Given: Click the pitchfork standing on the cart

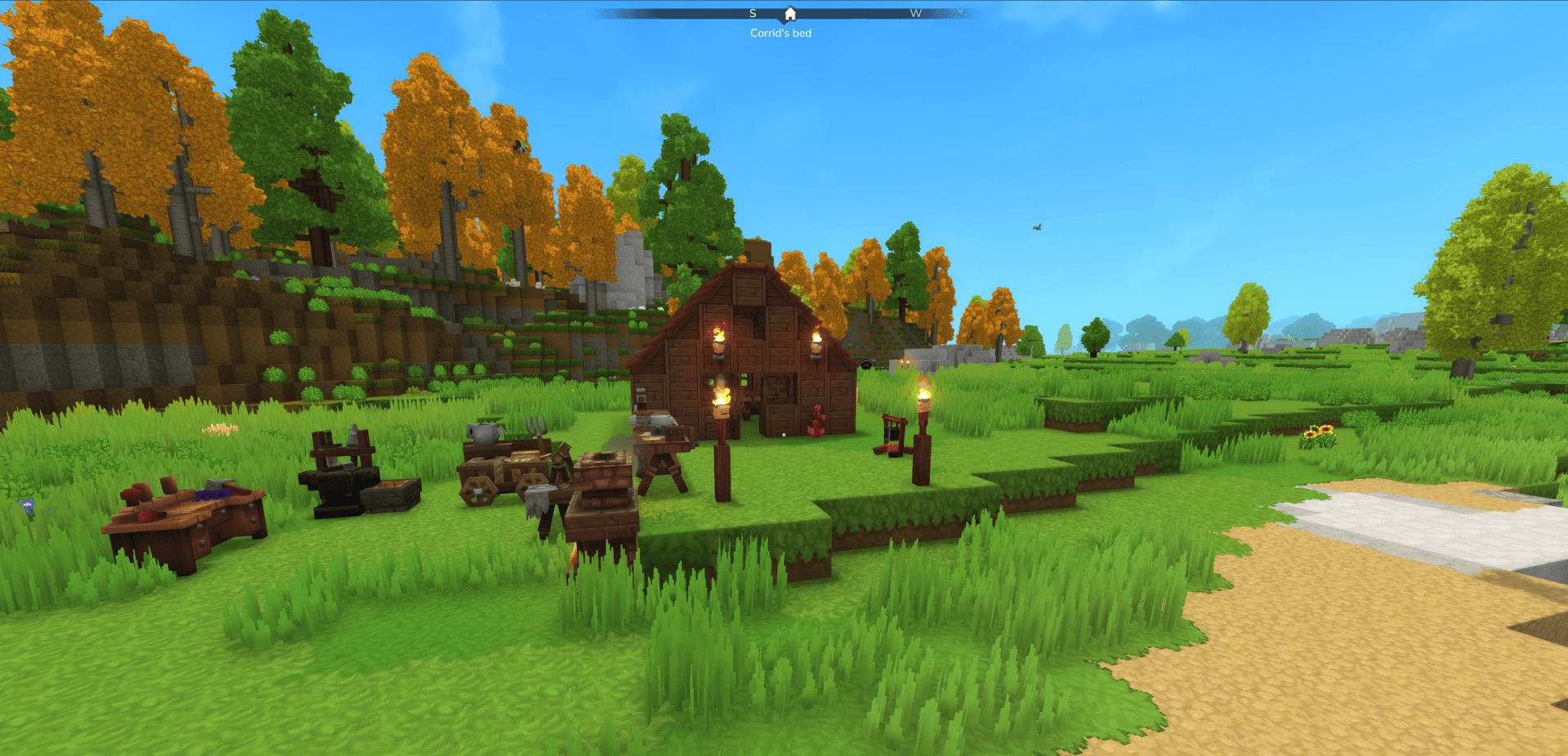Looking at the screenshot, I should click(x=537, y=428).
